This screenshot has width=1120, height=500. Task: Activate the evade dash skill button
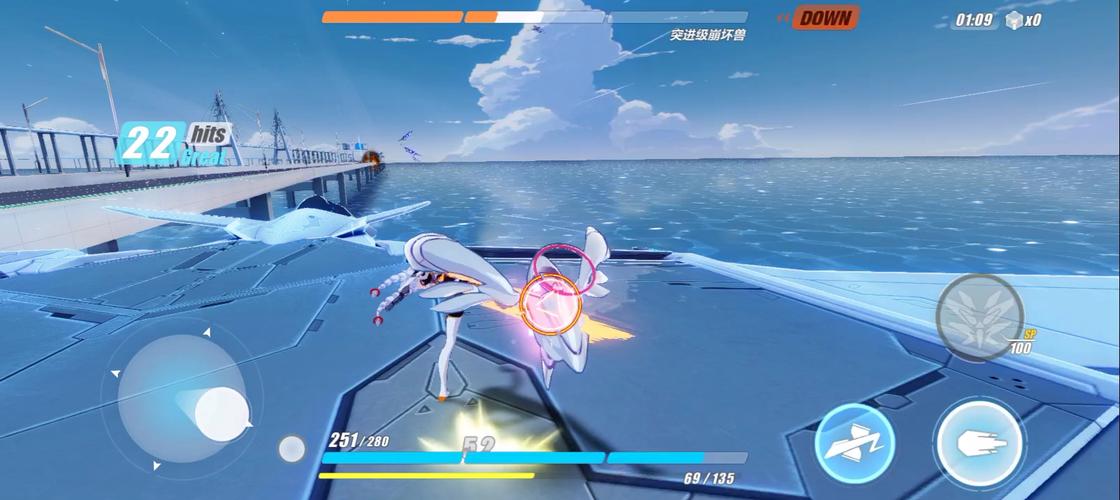(x=854, y=443)
